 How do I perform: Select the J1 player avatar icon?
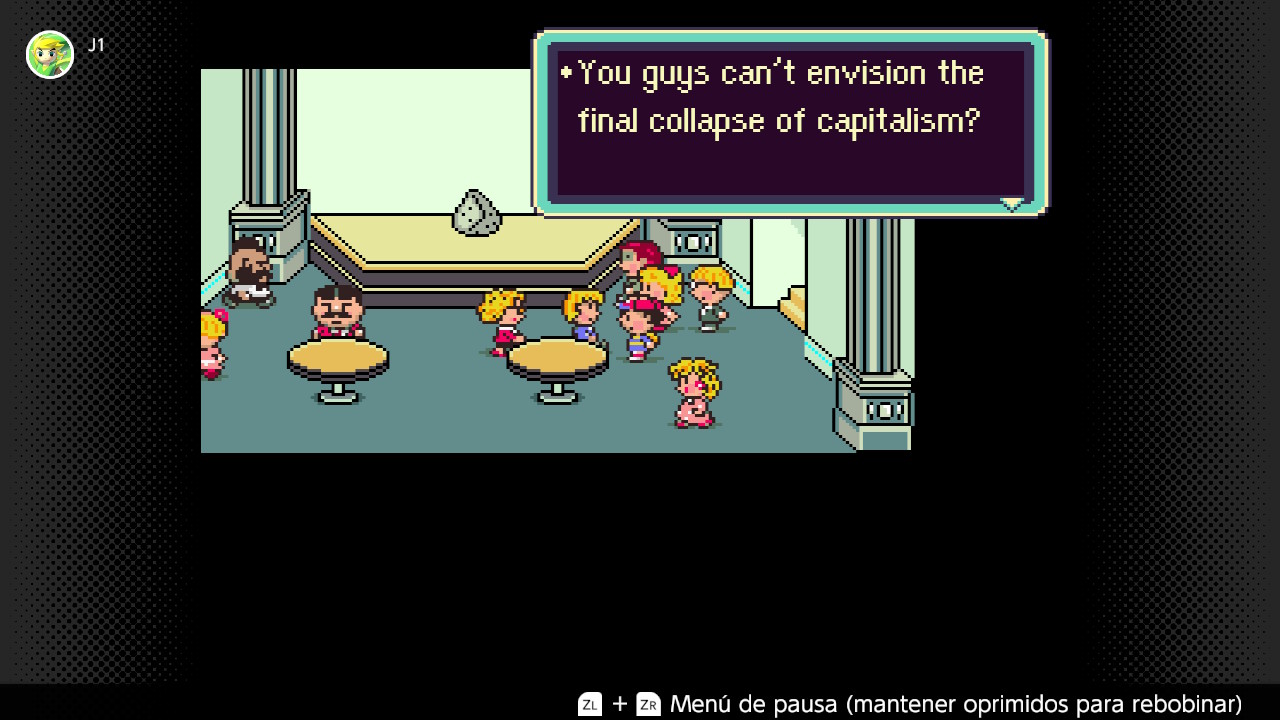point(50,55)
